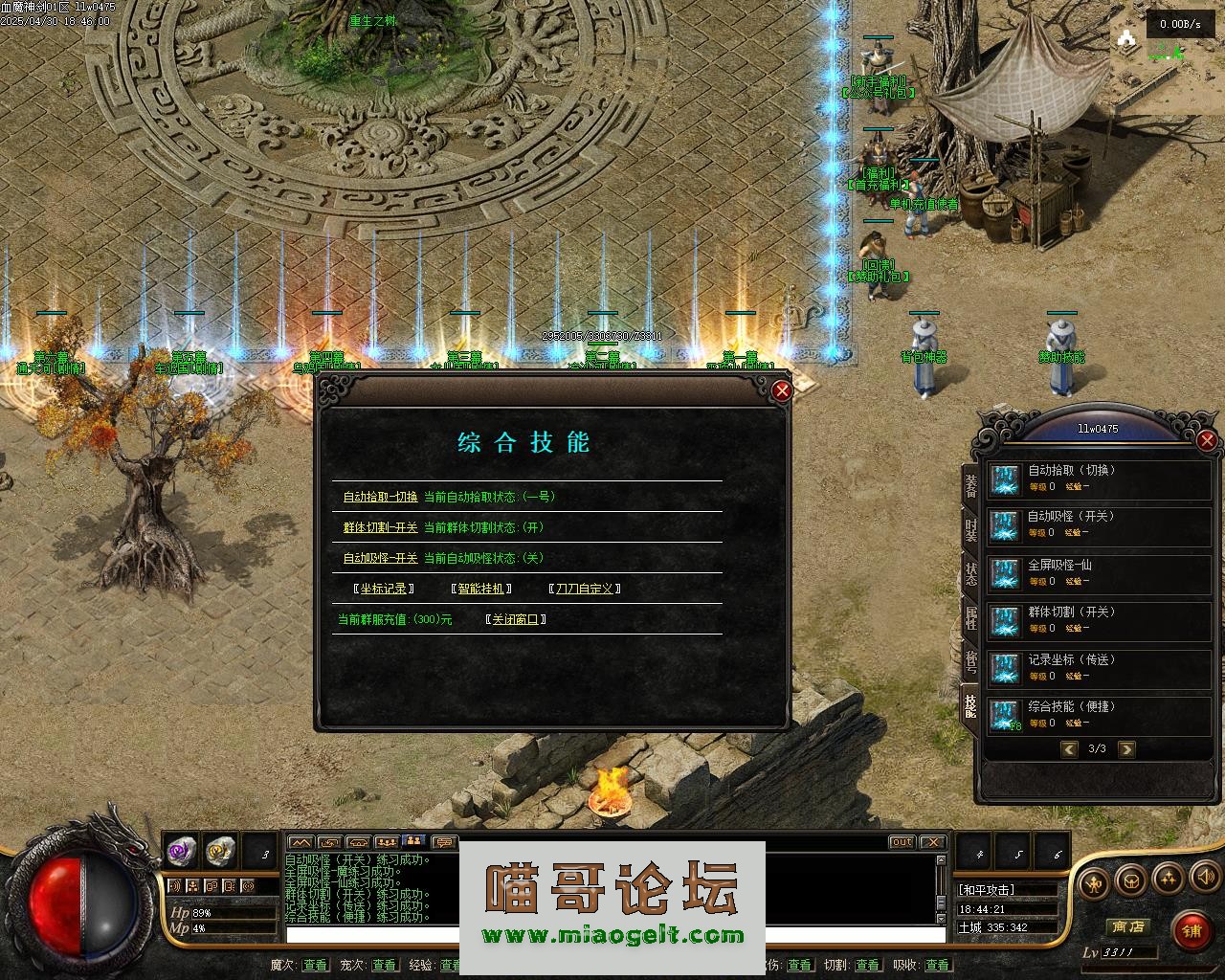Switch to the 装备 tab
Image resolution: width=1225 pixels, height=980 pixels.
[x=970, y=486]
